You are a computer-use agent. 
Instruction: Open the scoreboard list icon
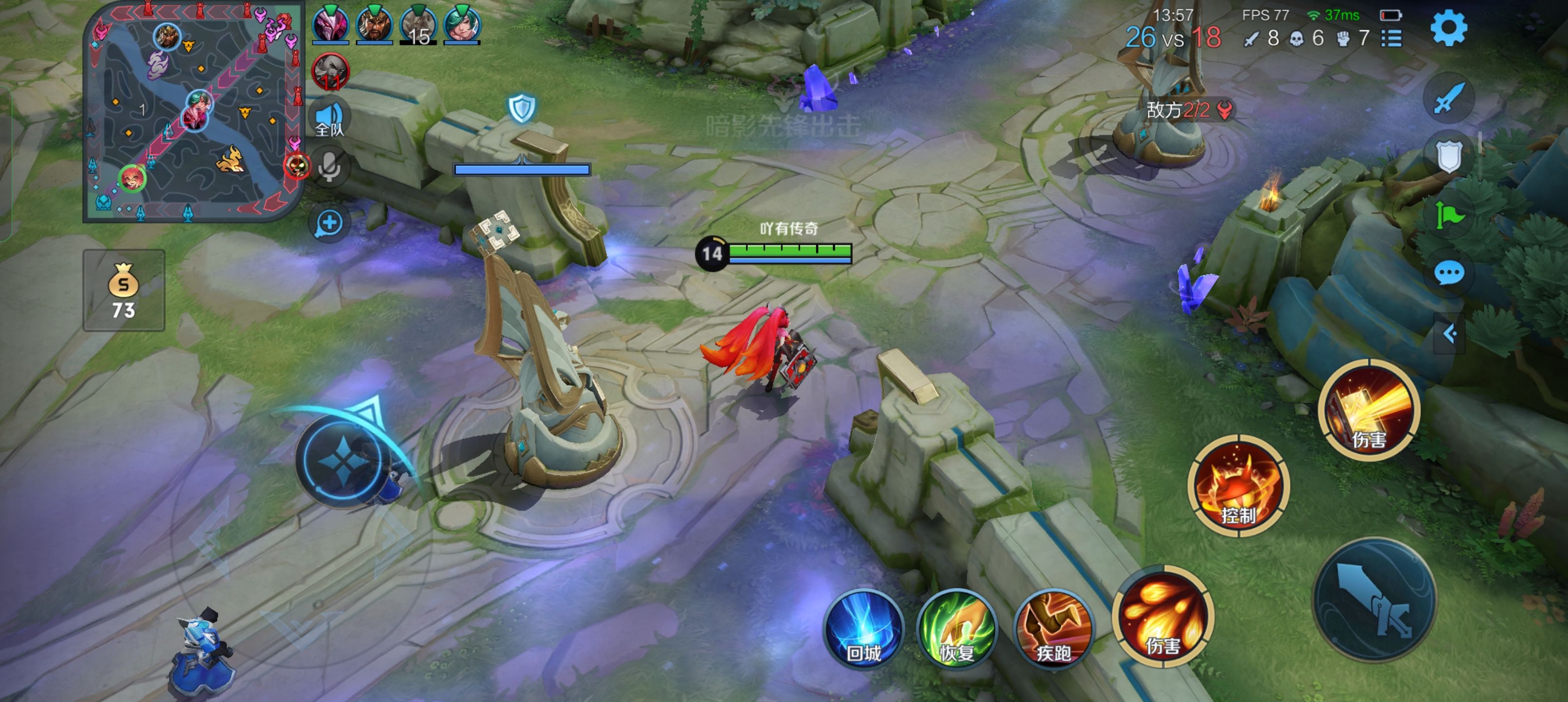(1392, 39)
